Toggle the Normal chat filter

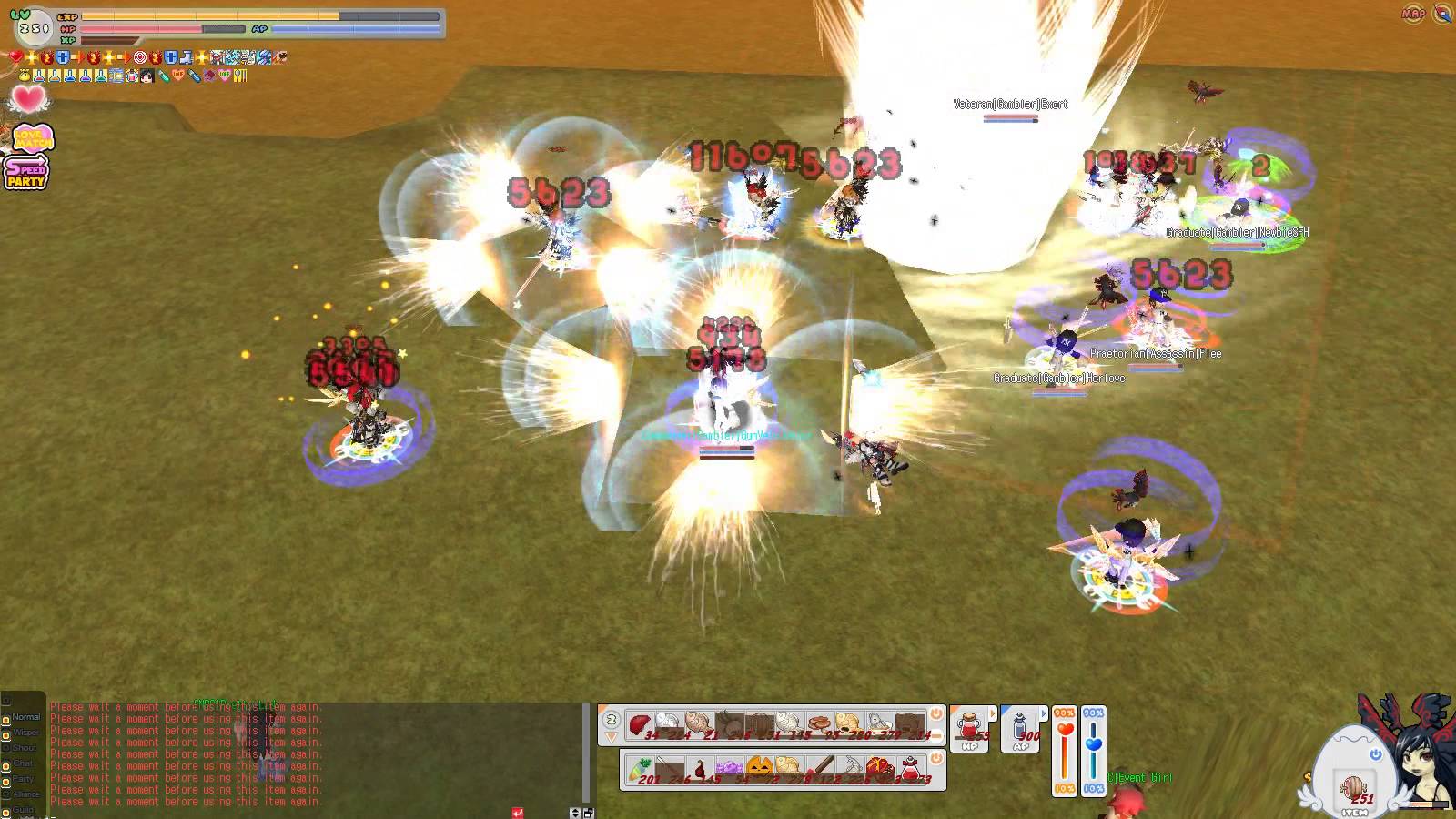pos(6,718)
